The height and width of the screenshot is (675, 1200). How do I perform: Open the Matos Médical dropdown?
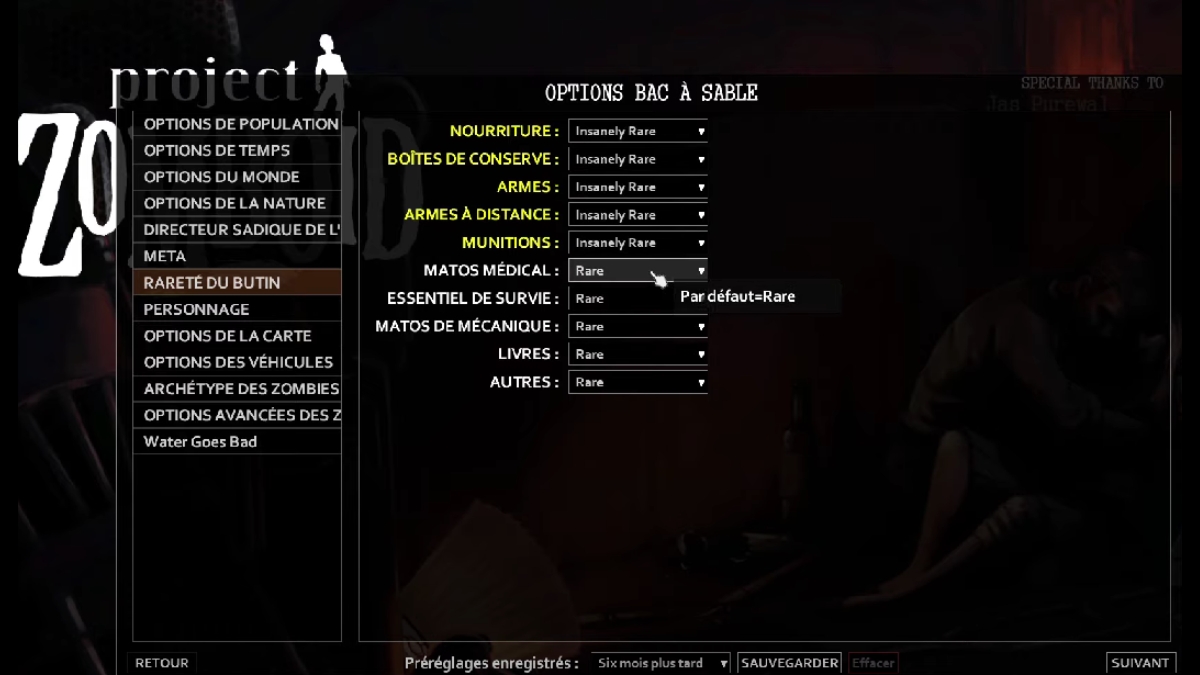638,270
